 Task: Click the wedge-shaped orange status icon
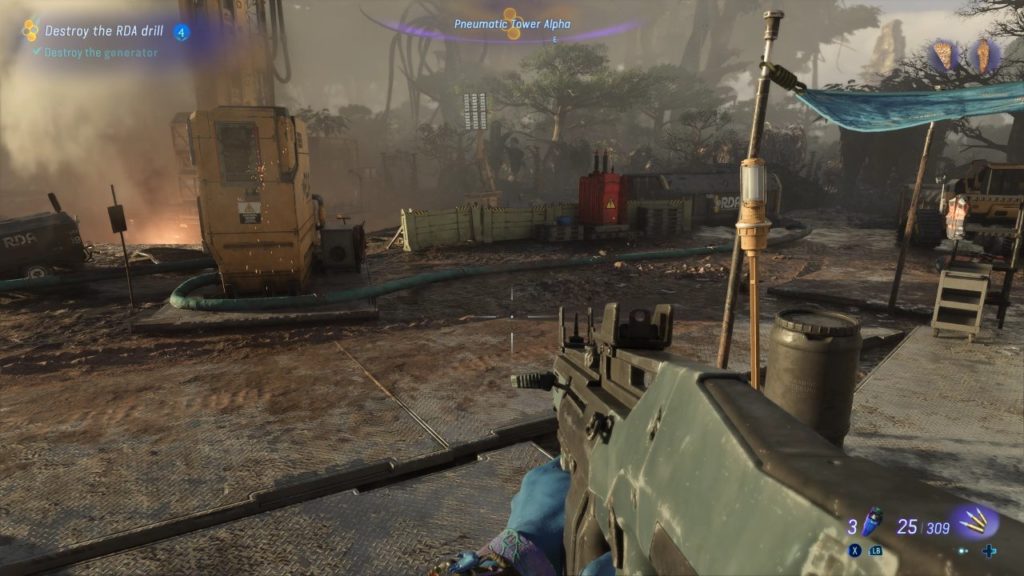[x=943, y=55]
